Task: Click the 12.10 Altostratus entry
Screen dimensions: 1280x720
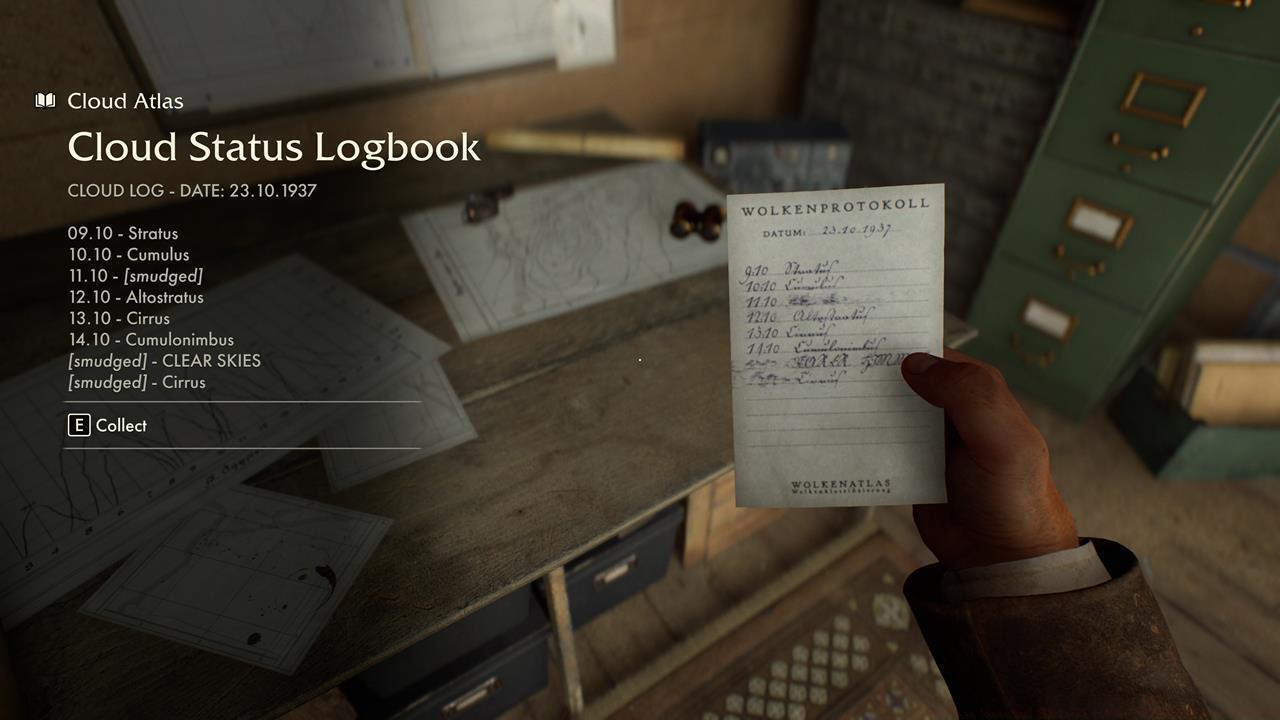Action: tap(135, 297)
